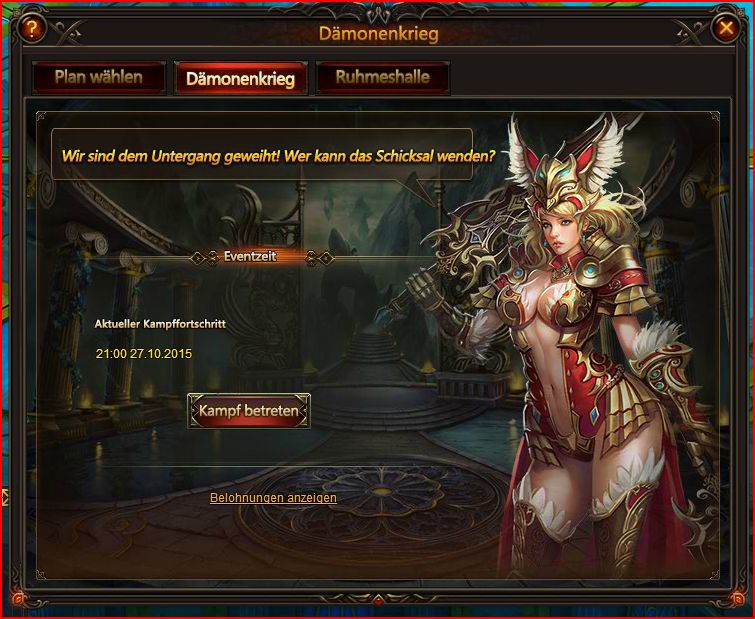This screenshot has width=755, height=619.
Task: Open the Ruhmeshalle tab
Action: pyautogui.click(x=382, y=78)
